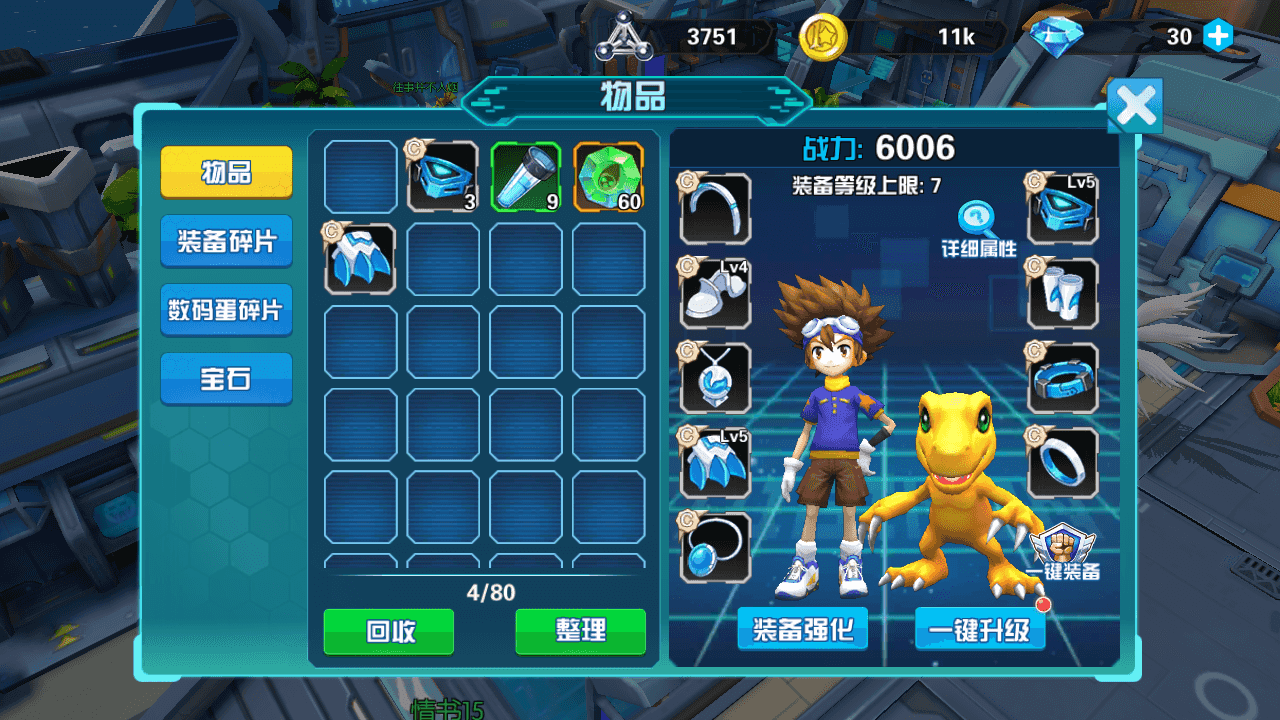Click the 一键升级 one-key upgrade button
The image size is (1280, 720).
[x=980, y=630]
